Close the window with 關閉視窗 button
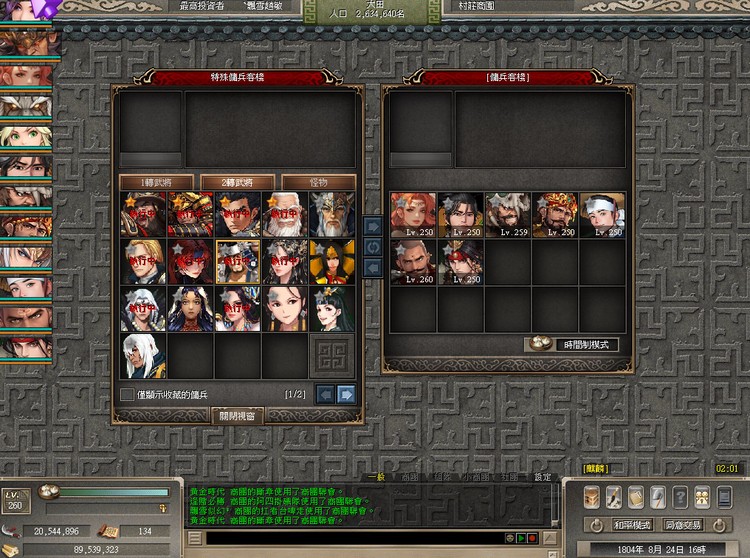The width and height of the screenshot is (750, 558). click(x=238, y=415)
